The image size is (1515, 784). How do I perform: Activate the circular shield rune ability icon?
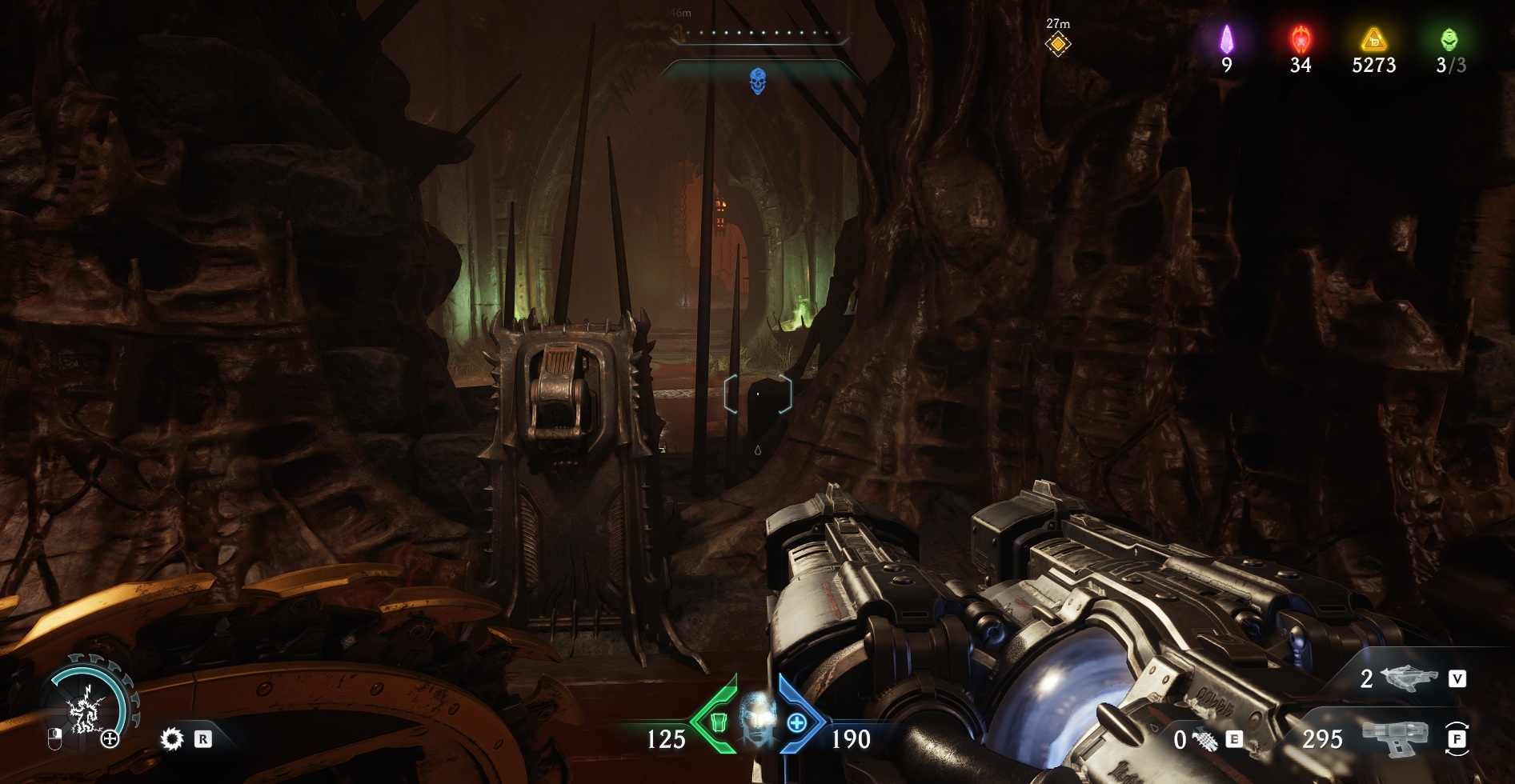[84, 706]
